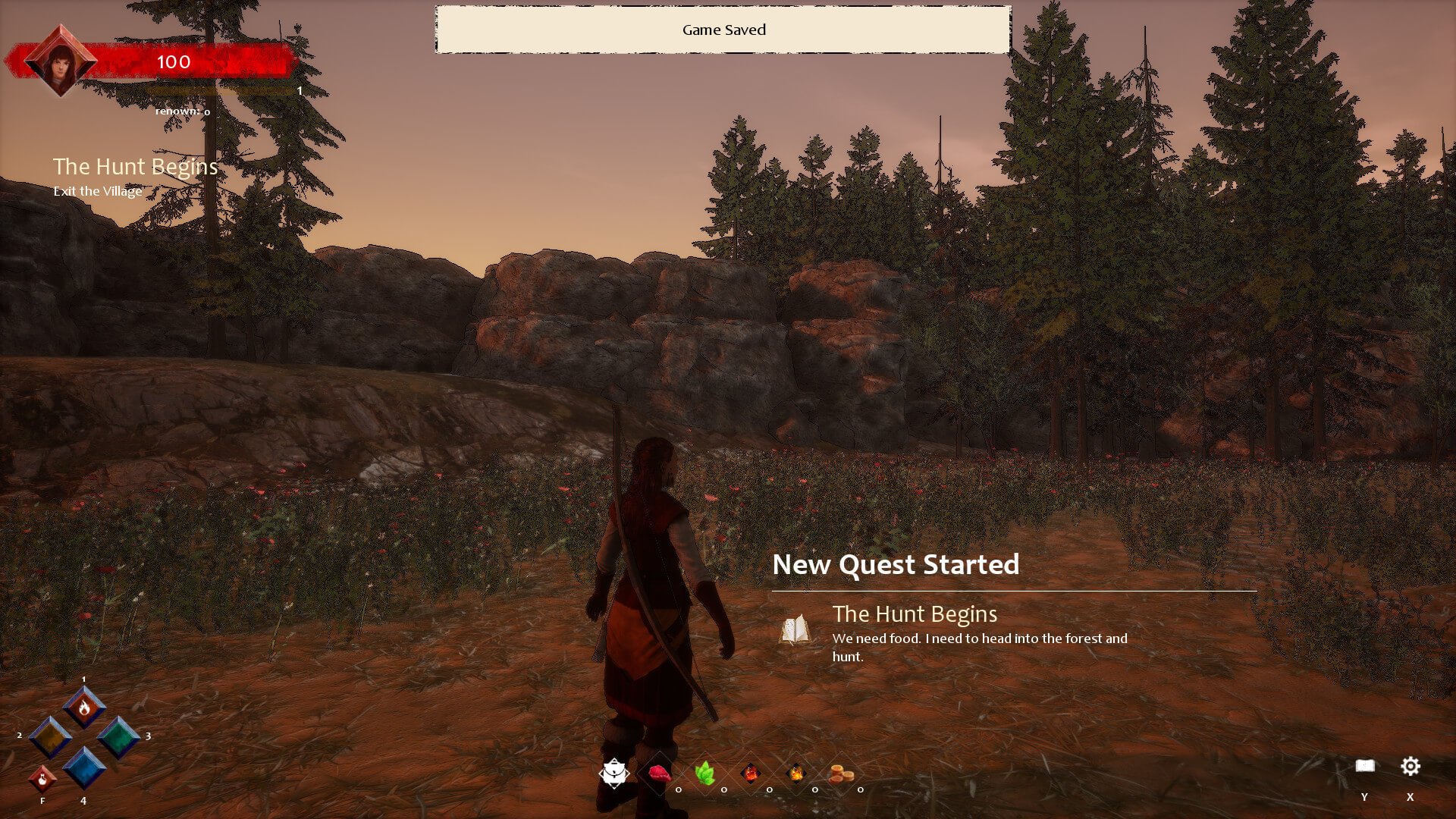This screenshot has width=1456, height=819.
Task: Select the raw meat item slot
Action: click(660, 773)
